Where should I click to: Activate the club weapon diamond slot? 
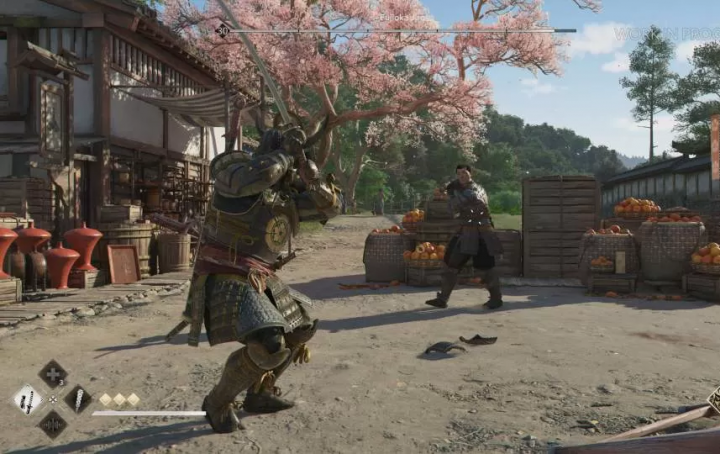(x=78, y=399)
